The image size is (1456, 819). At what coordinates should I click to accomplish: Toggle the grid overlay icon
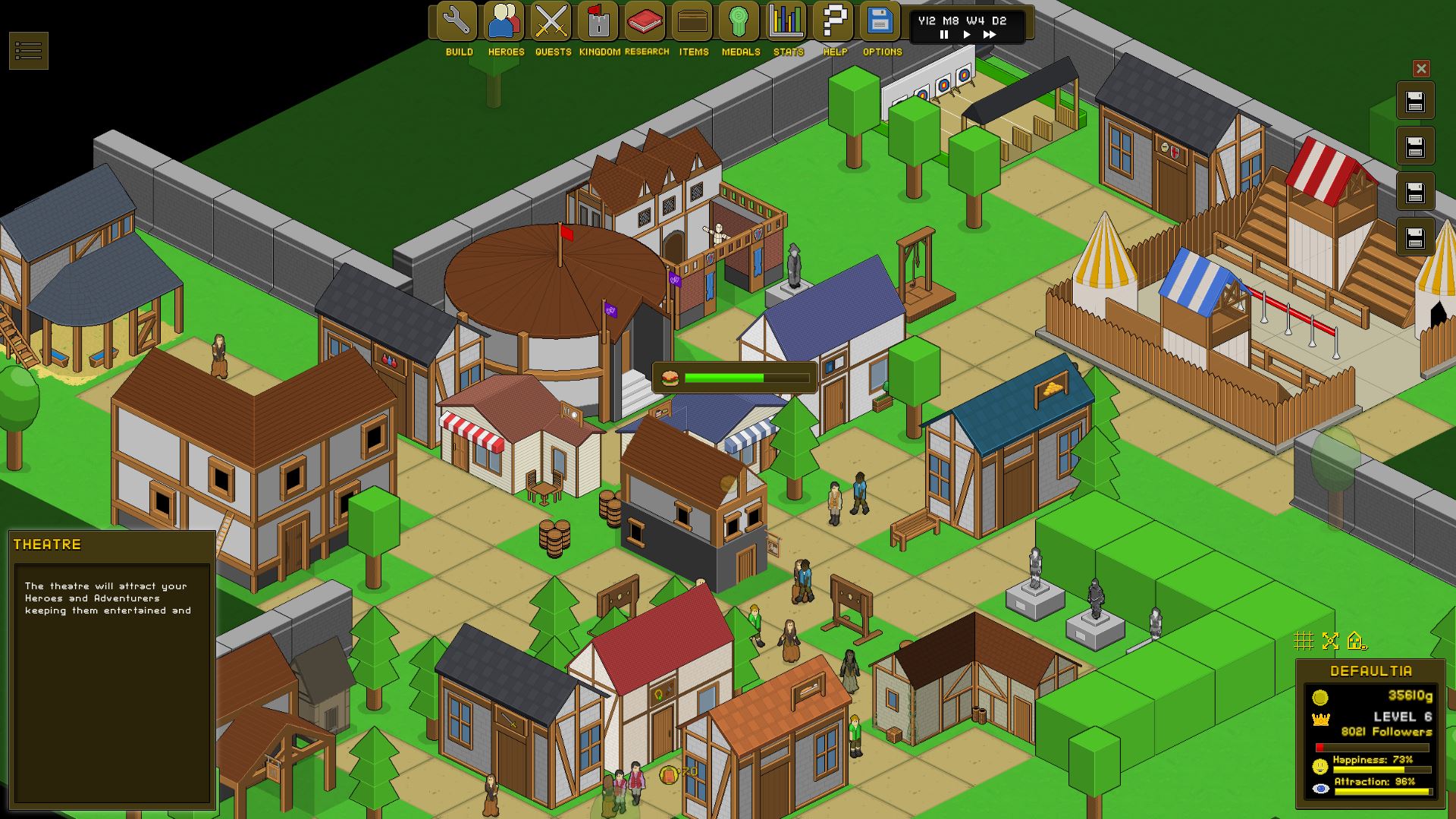point(1304,642)
